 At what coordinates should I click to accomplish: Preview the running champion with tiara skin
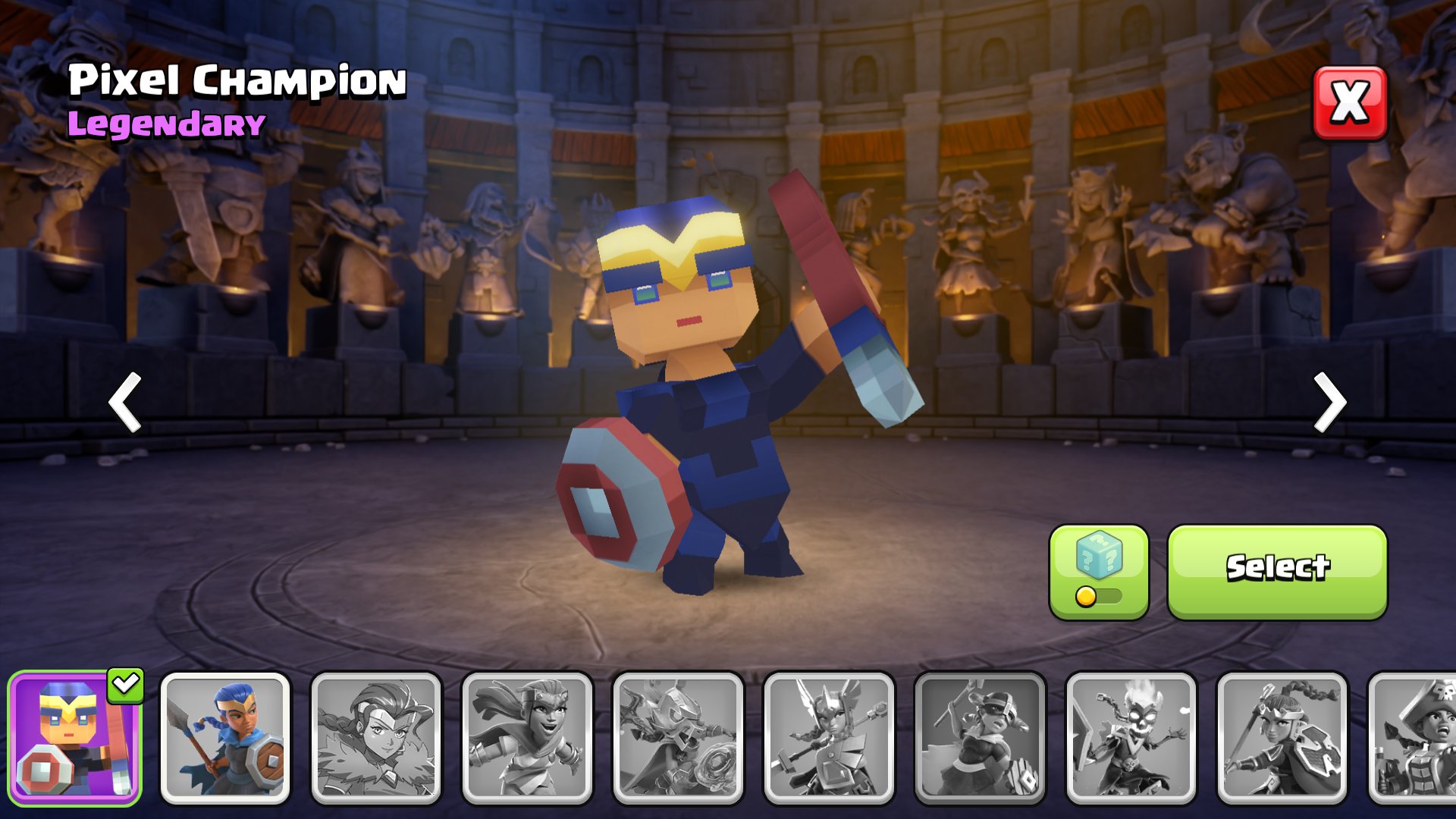click(527, 738)
